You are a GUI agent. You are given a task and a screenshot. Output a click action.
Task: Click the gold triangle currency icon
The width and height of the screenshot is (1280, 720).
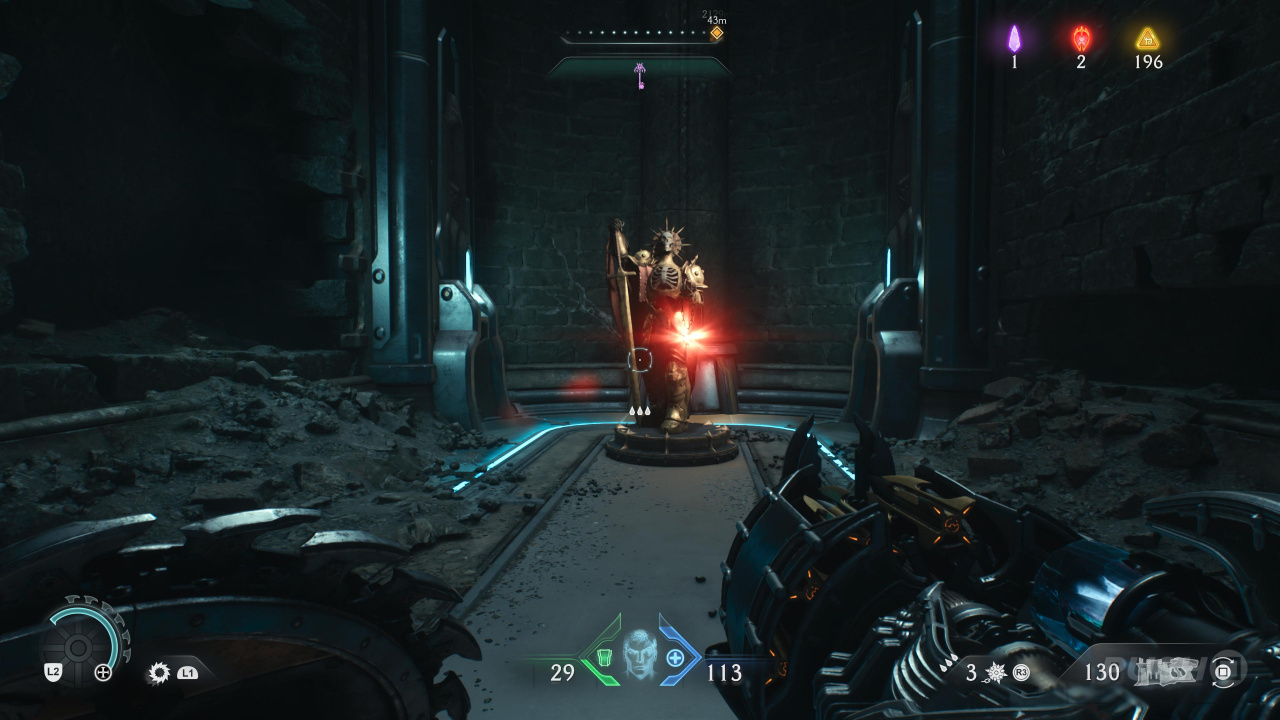pyautogui.click(x=1147, y=39)
